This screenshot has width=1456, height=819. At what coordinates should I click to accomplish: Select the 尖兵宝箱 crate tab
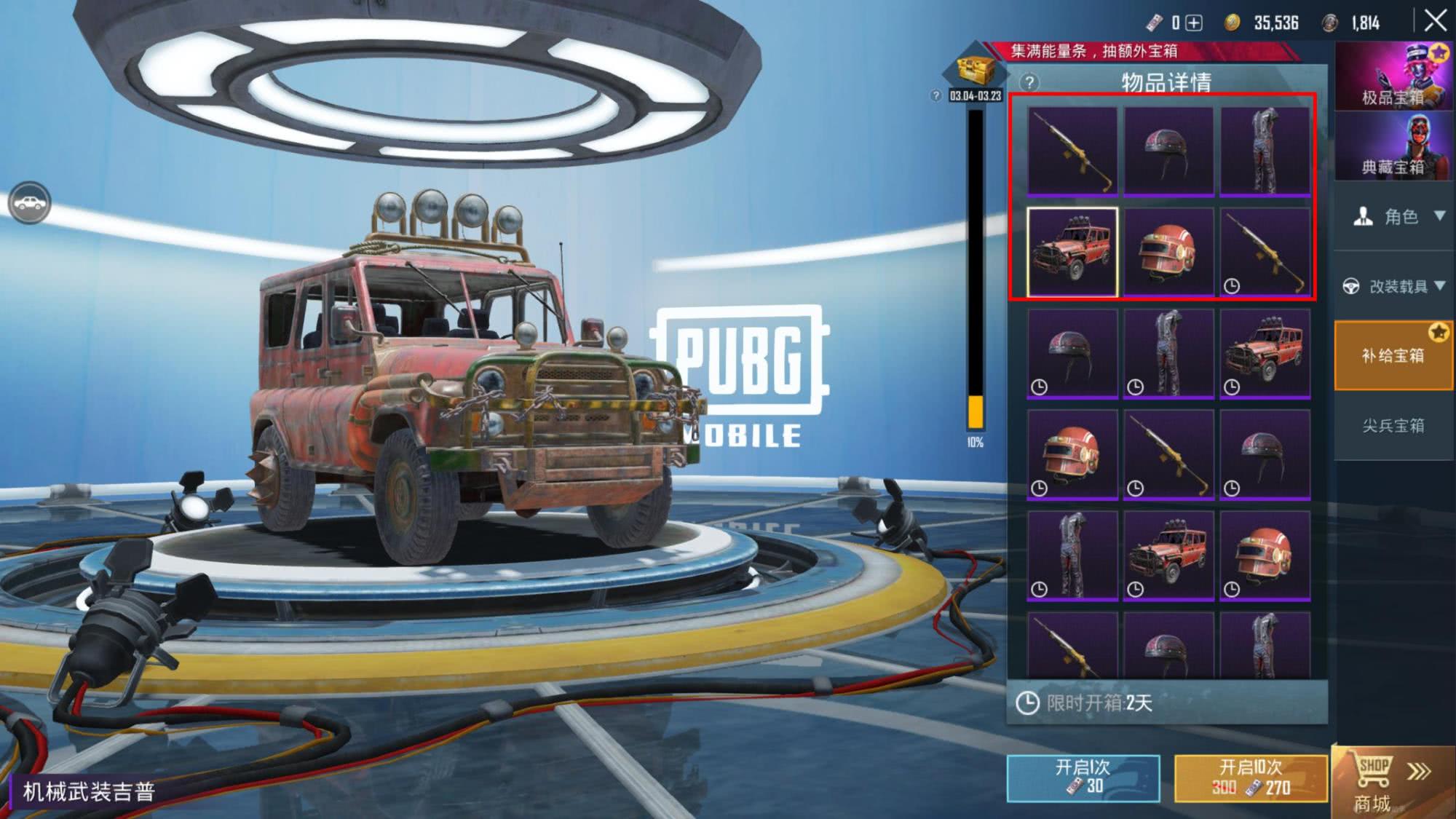1393,425
